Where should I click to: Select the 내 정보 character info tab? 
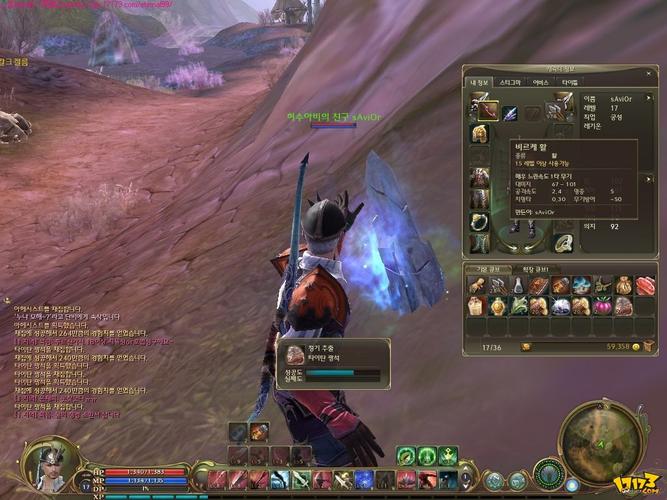(480, 81)
